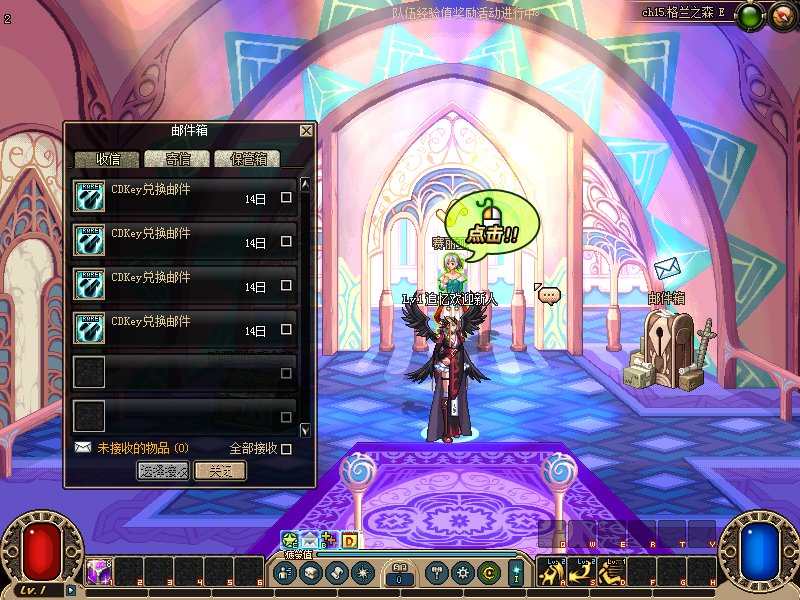The width and height of the screenshot is (800, 600).
Task: Open the gear settings icon in bottom menu
Action: pyautogui.click(x=462, y=573)
